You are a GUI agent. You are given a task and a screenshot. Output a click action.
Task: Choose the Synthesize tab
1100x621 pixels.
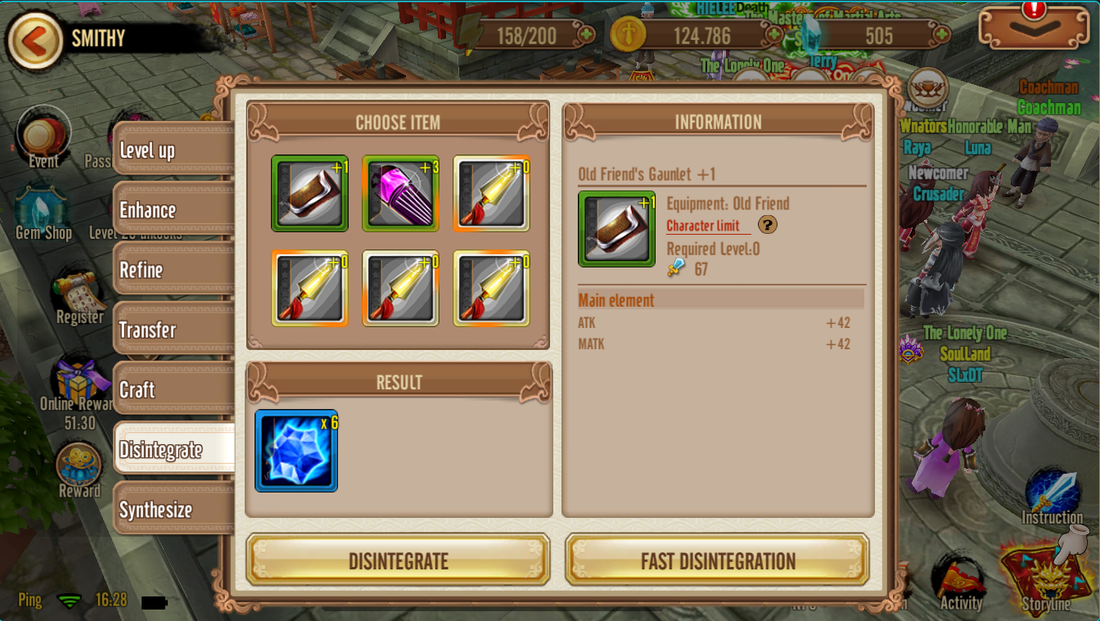pyautogui.click(x=172, y=510)
